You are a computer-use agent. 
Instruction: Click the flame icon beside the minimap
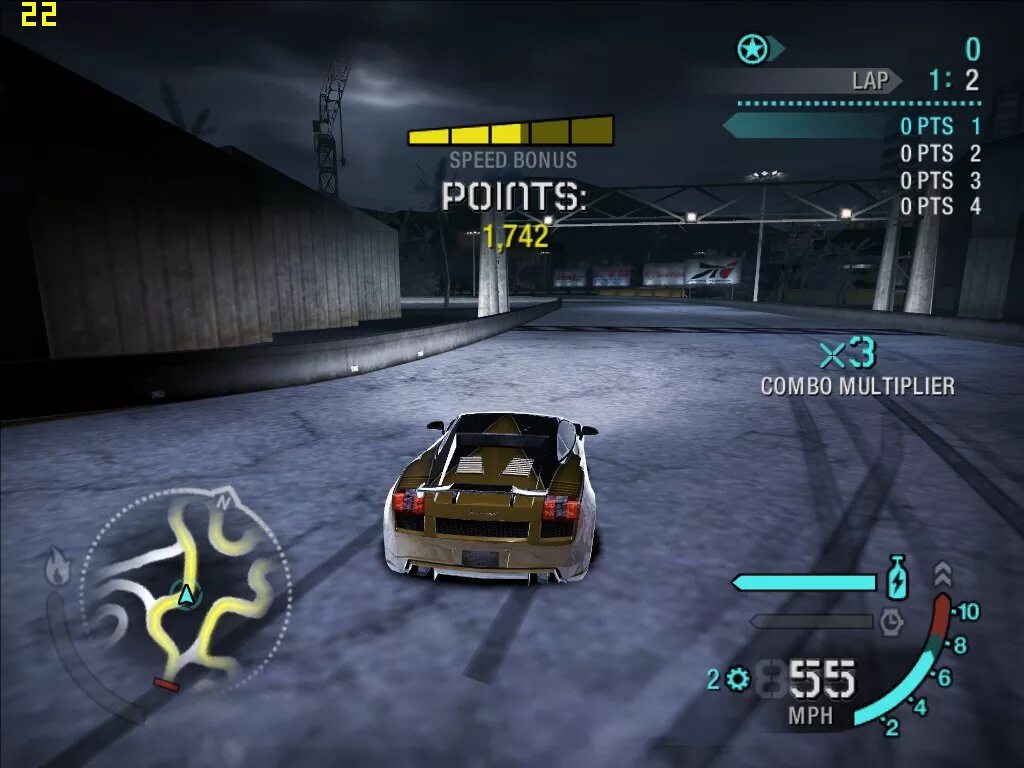[57, 567]
